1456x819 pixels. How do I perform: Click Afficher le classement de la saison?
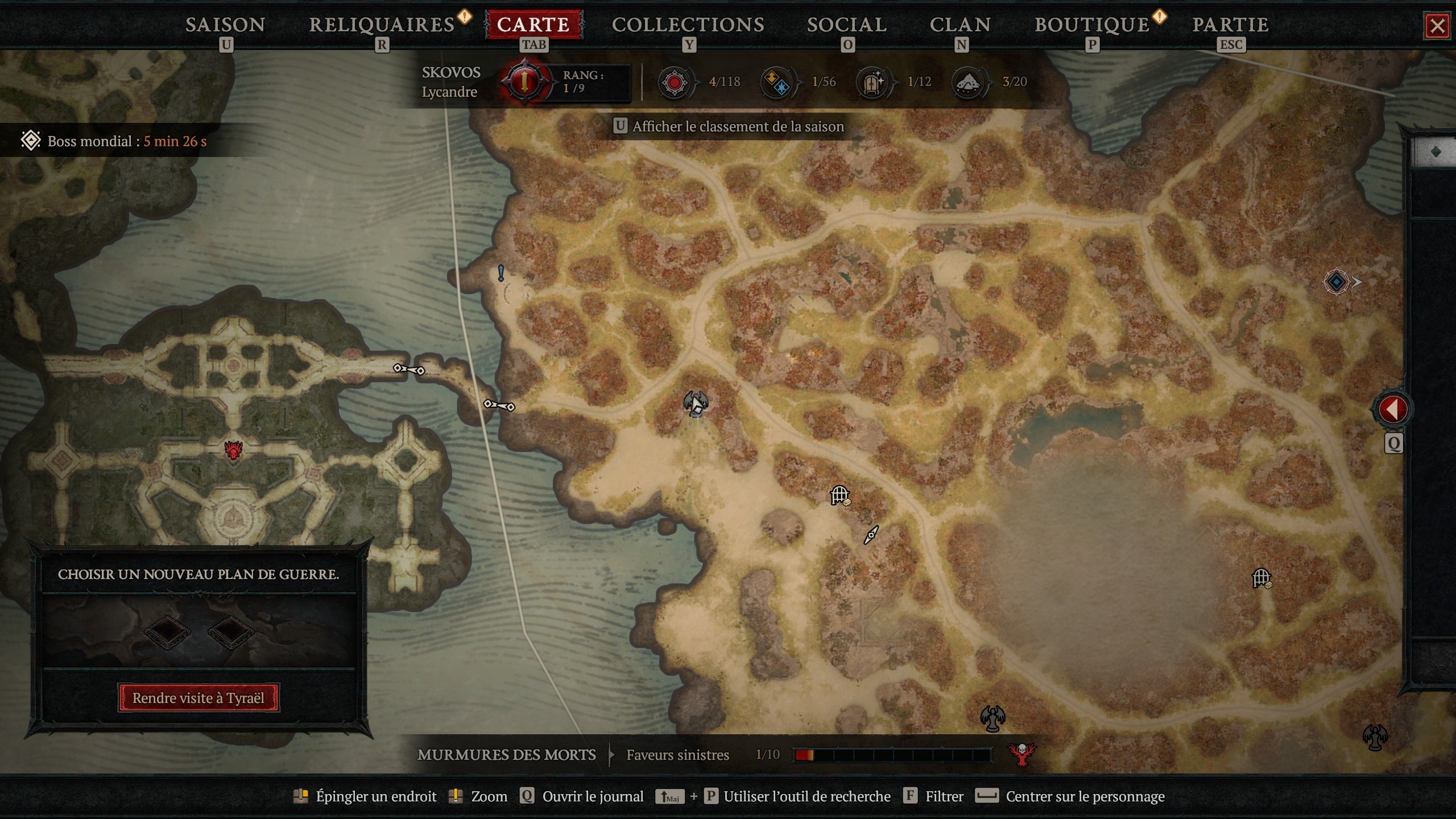[730, 126]
